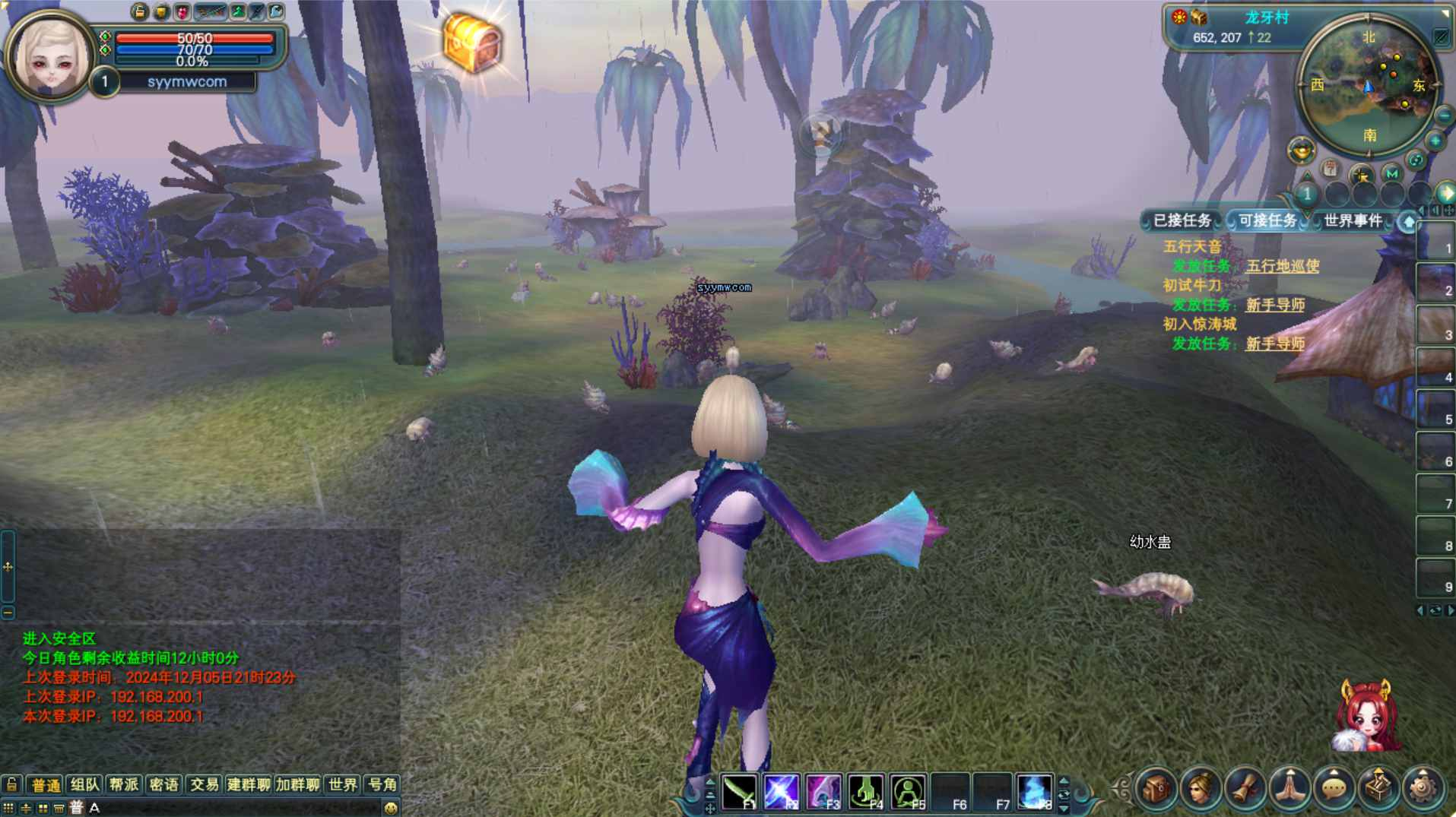The height and width of the screenshot is (817, 1456).
Task: Zoom out the minimap with minus button
Action: point(1443,116)
